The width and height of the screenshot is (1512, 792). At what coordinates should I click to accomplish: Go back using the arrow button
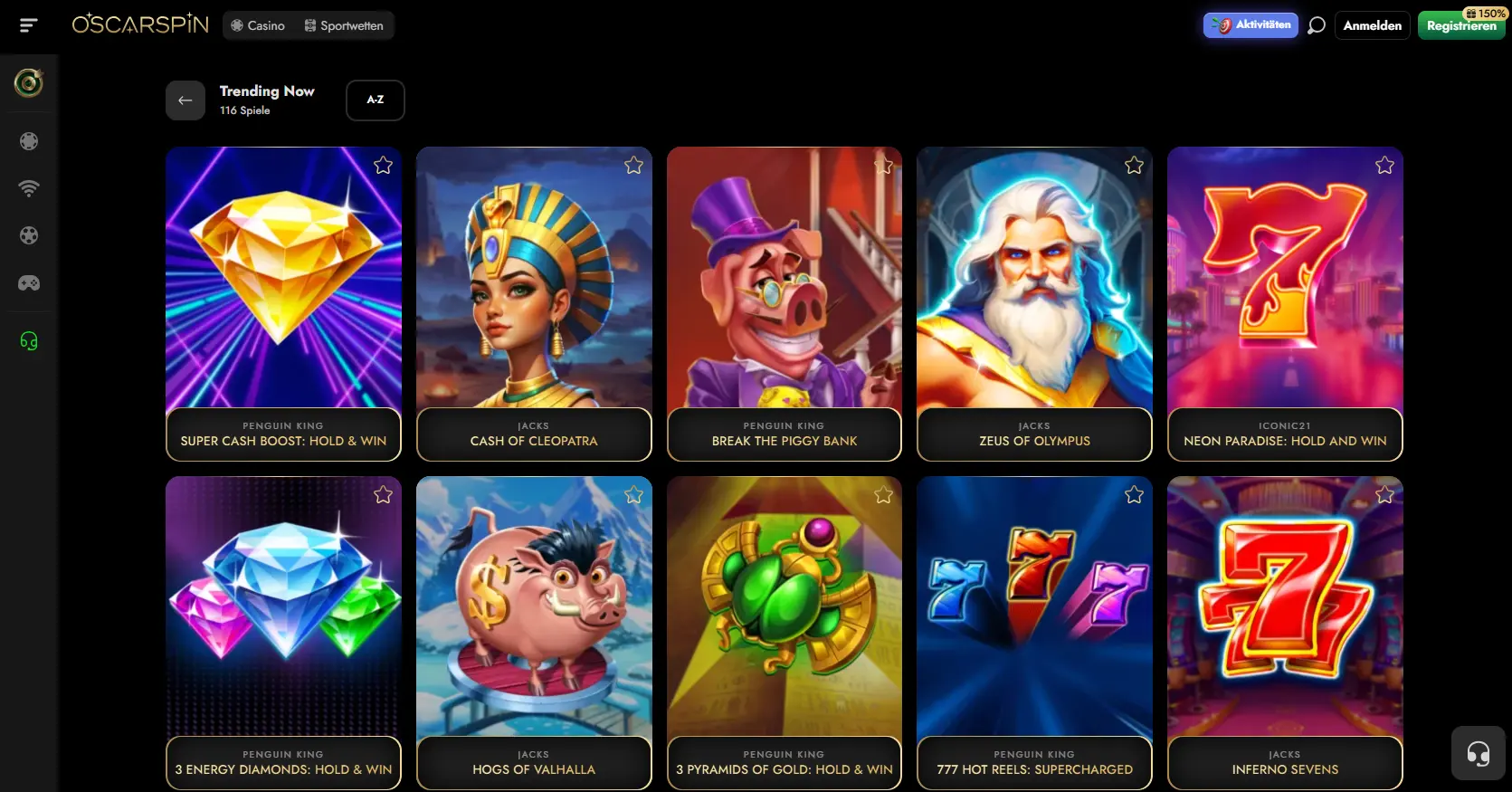tap(185, 100)
